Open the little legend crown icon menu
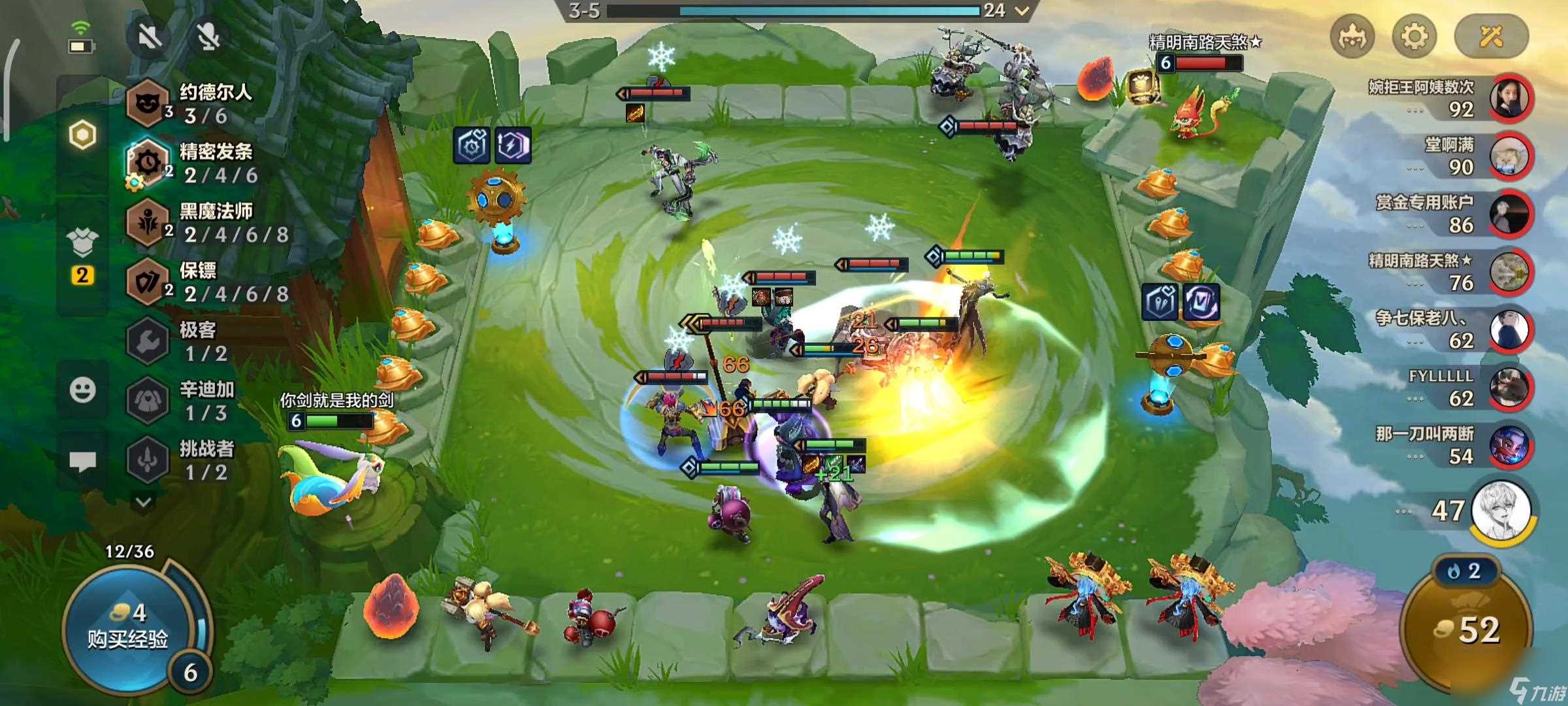Screen dimensions: 1568x706 coord(1352,36)
